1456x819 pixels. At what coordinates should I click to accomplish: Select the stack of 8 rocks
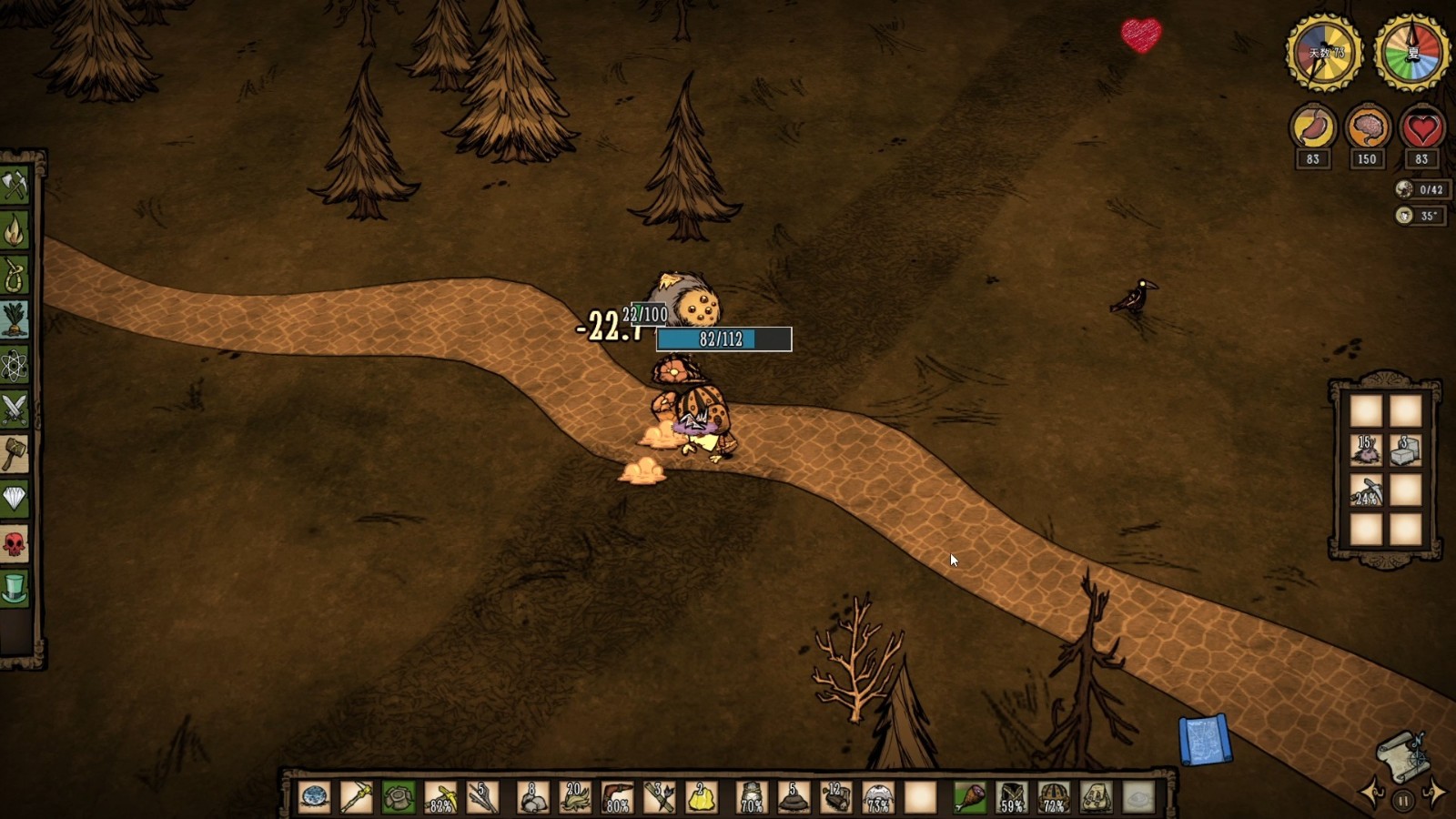click(531, 797)
